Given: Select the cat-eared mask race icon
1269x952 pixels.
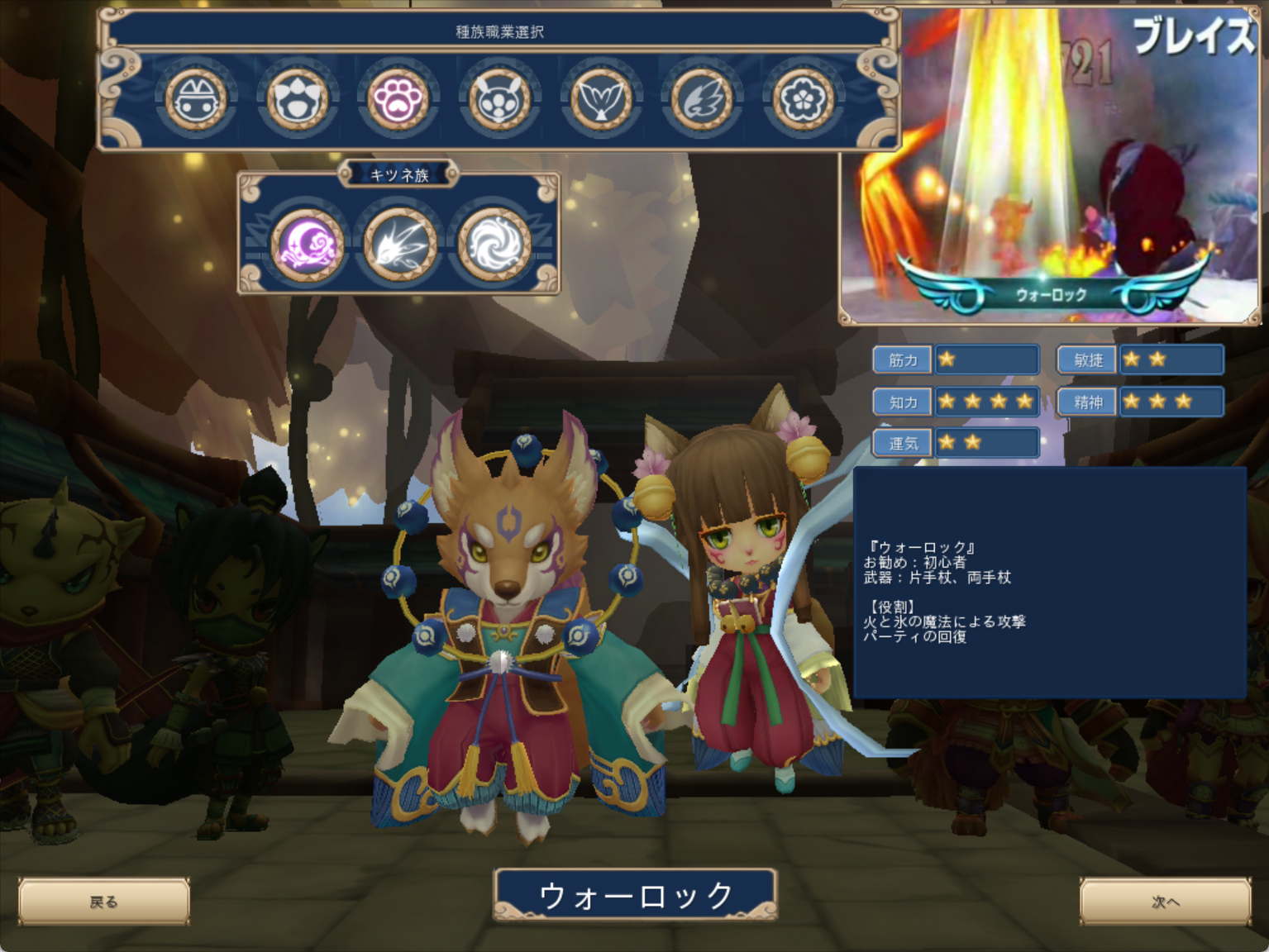Looking at the screenshot, I should (x=196, y=99).
